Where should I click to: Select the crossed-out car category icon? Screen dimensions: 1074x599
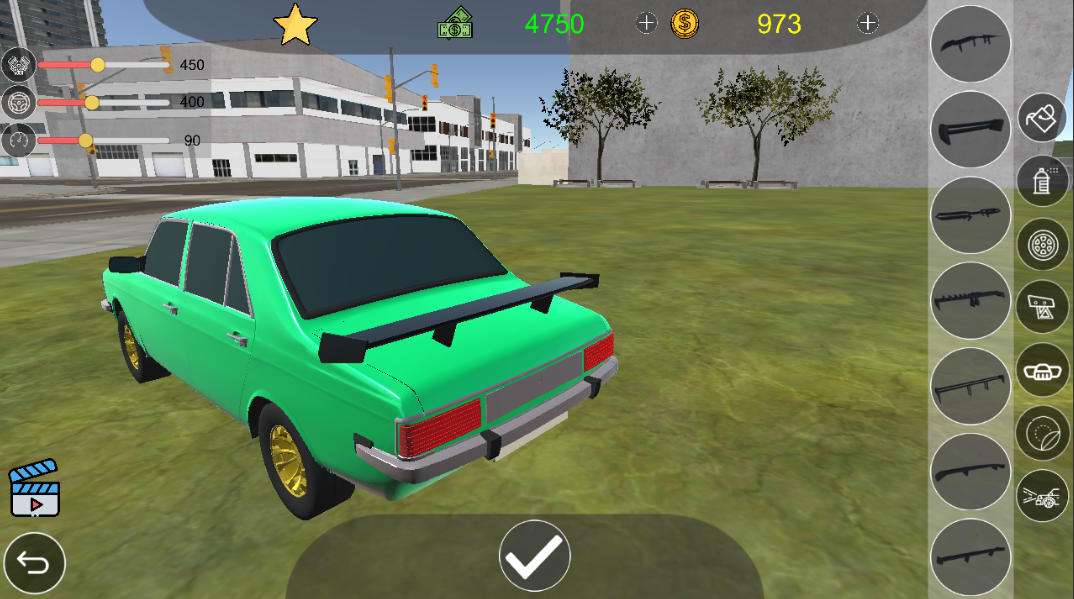tap(1043, 496)
